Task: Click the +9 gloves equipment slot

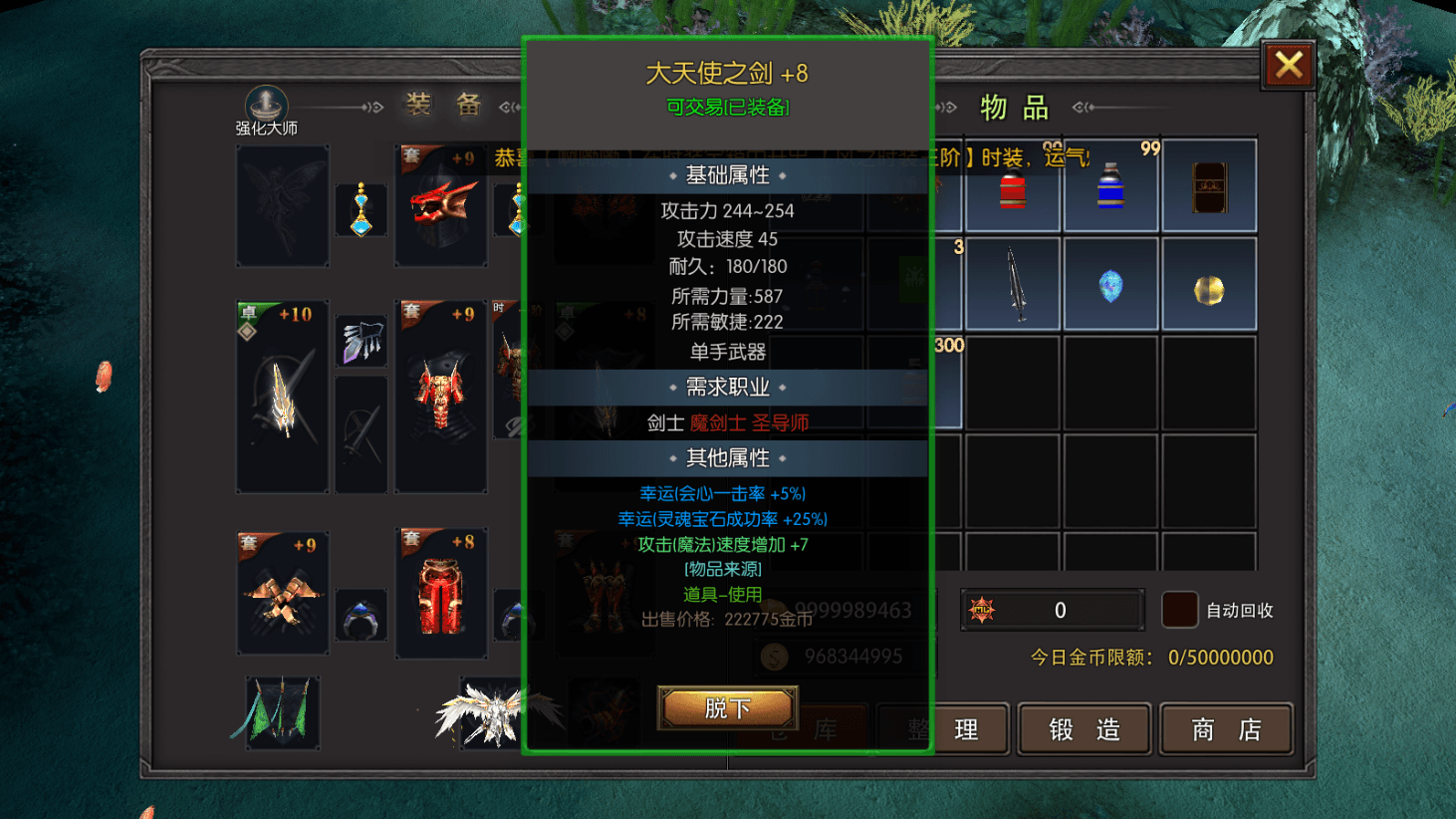Action: click(282, 591)
